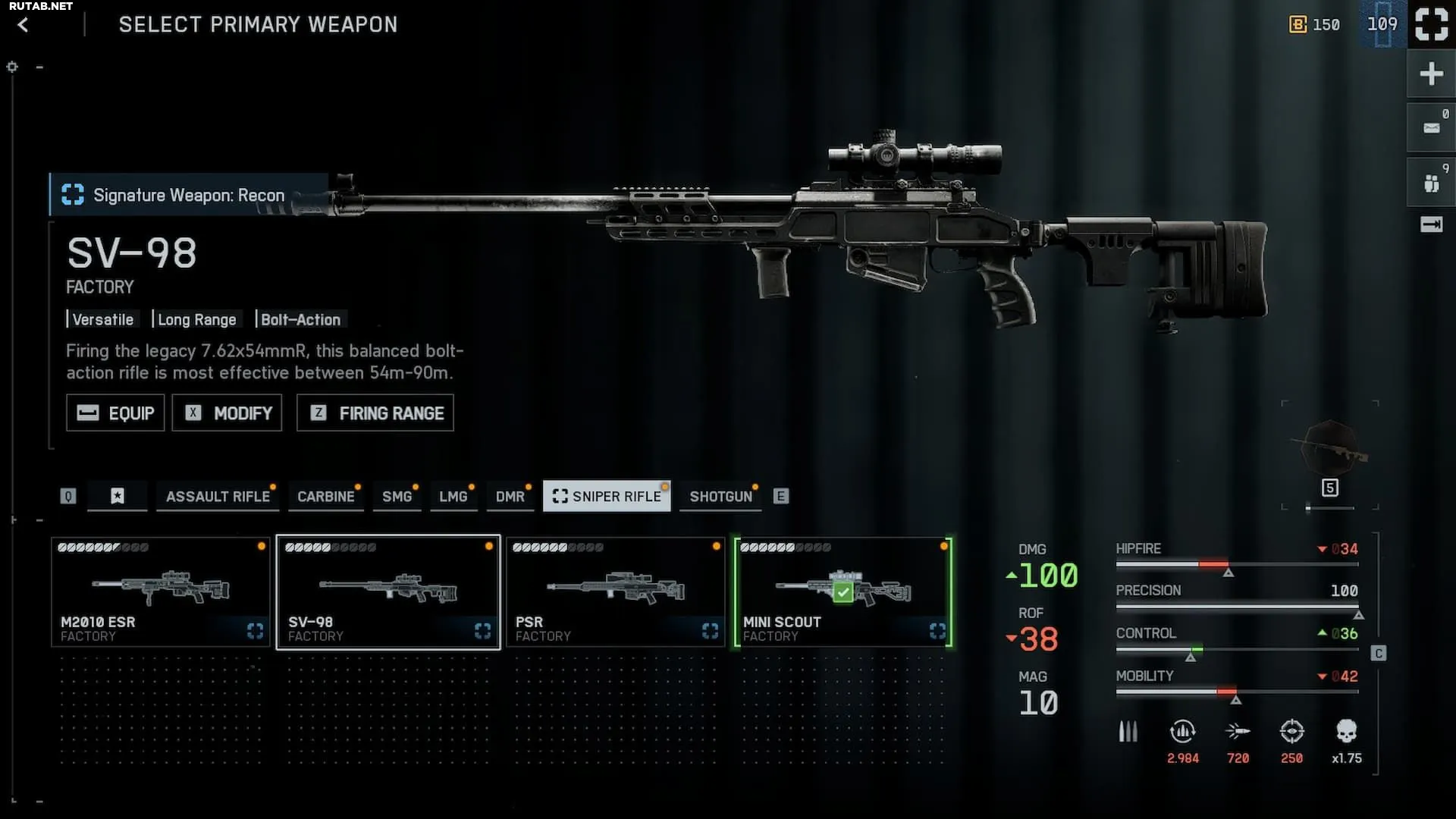Switch to the Assault Rifle tab

pyautogui.click(x=218, y=497)
